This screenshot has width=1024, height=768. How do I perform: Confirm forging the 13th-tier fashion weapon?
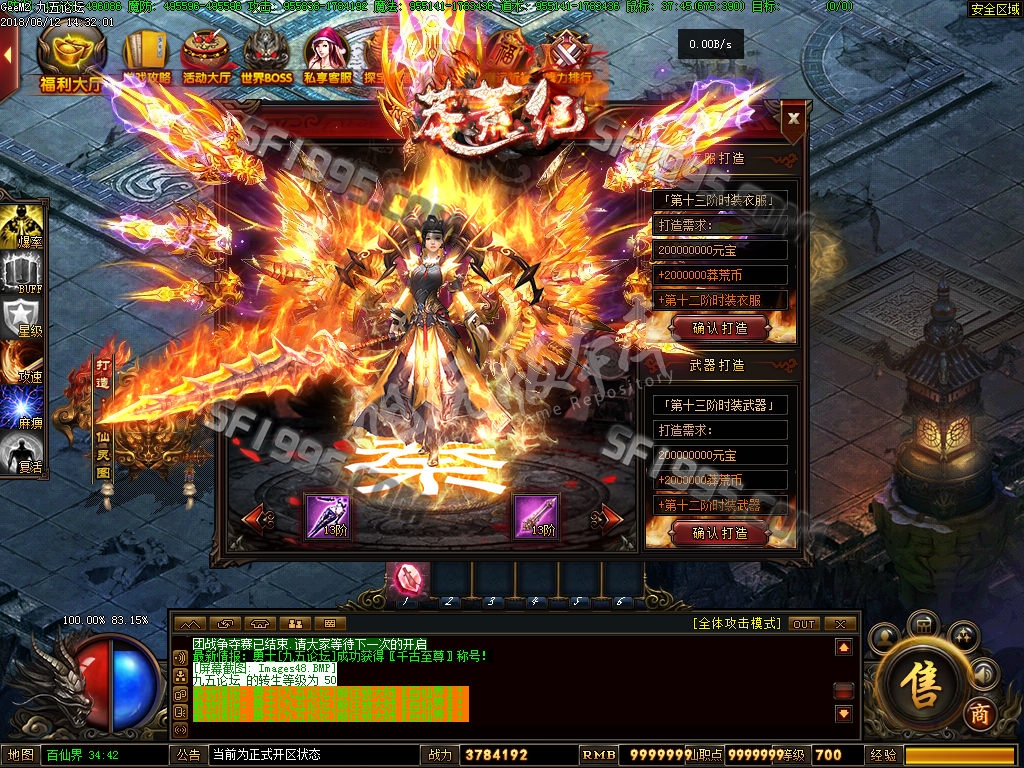tap(721, 534)
